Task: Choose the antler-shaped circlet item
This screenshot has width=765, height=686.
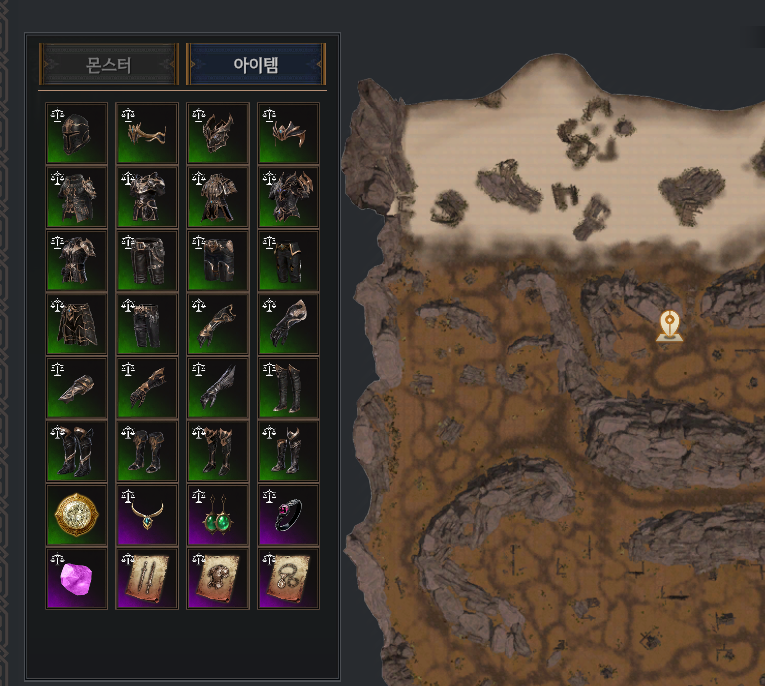Action: tap(148, 133)
